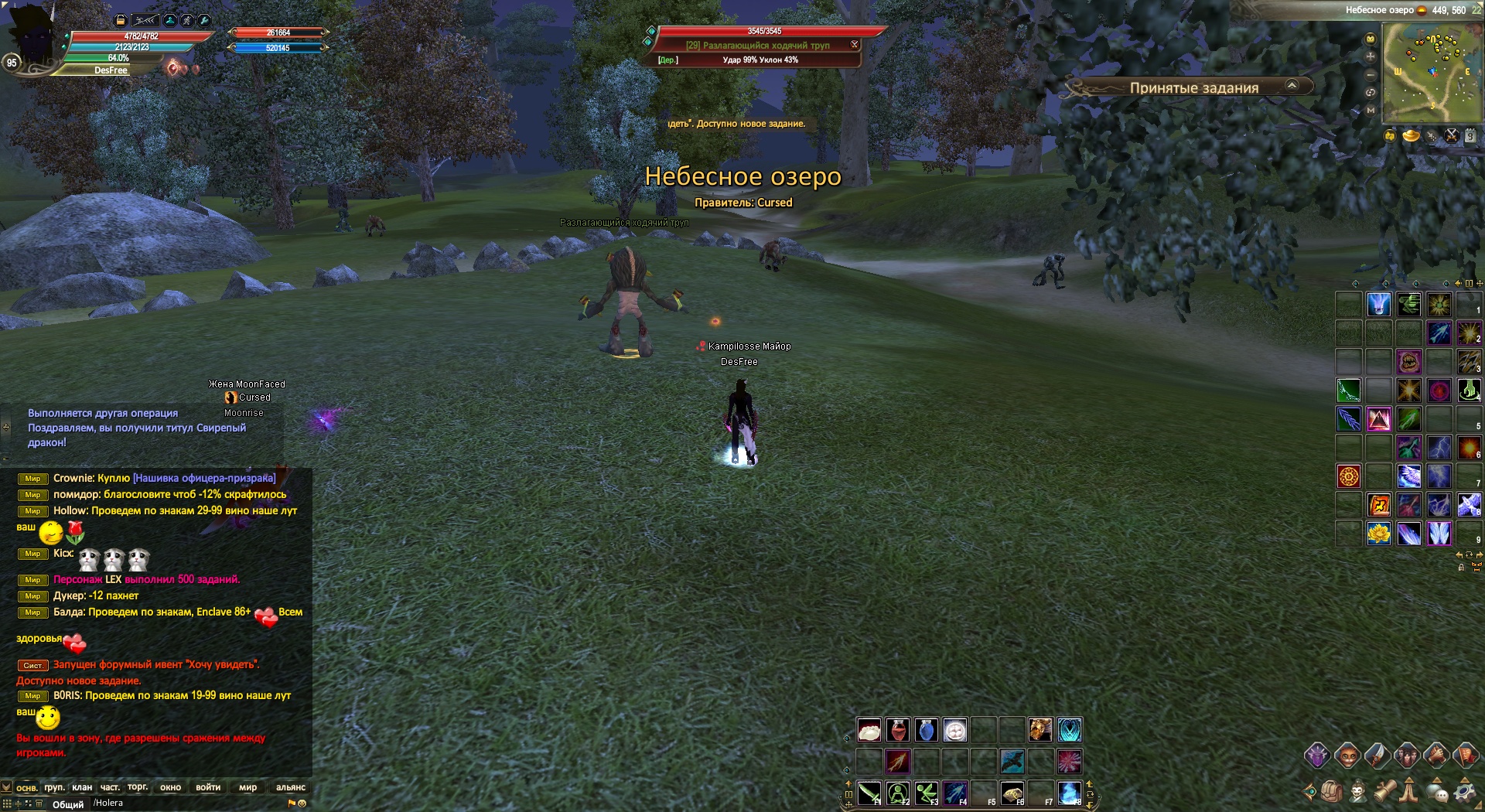This screenshot has width=1485, height=812.
Task: Activate the yellow lotus flower skill
Action: [1378, 534]
